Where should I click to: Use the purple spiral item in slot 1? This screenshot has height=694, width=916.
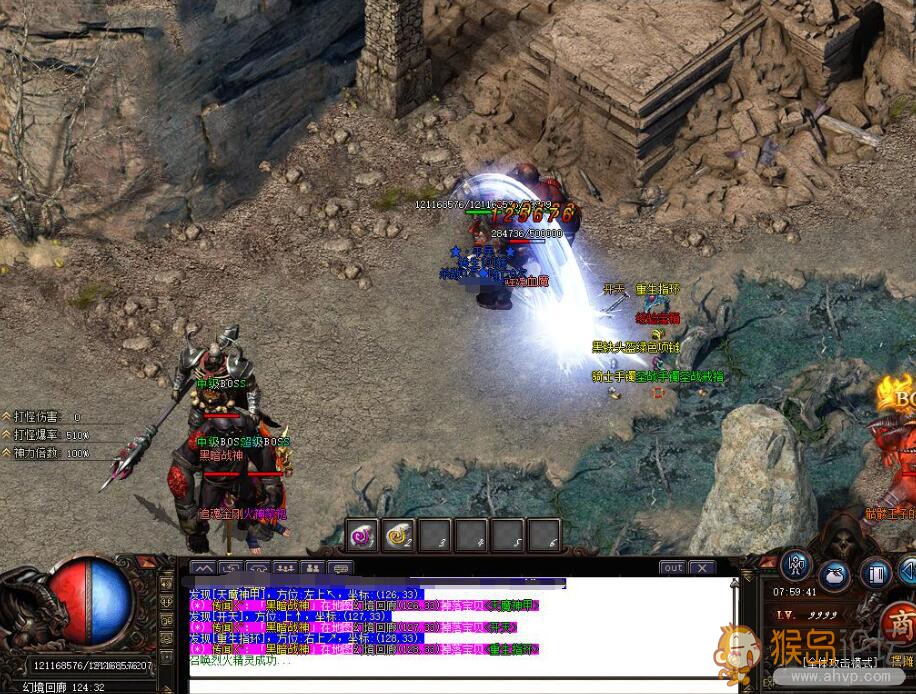[x=362, y=535]
